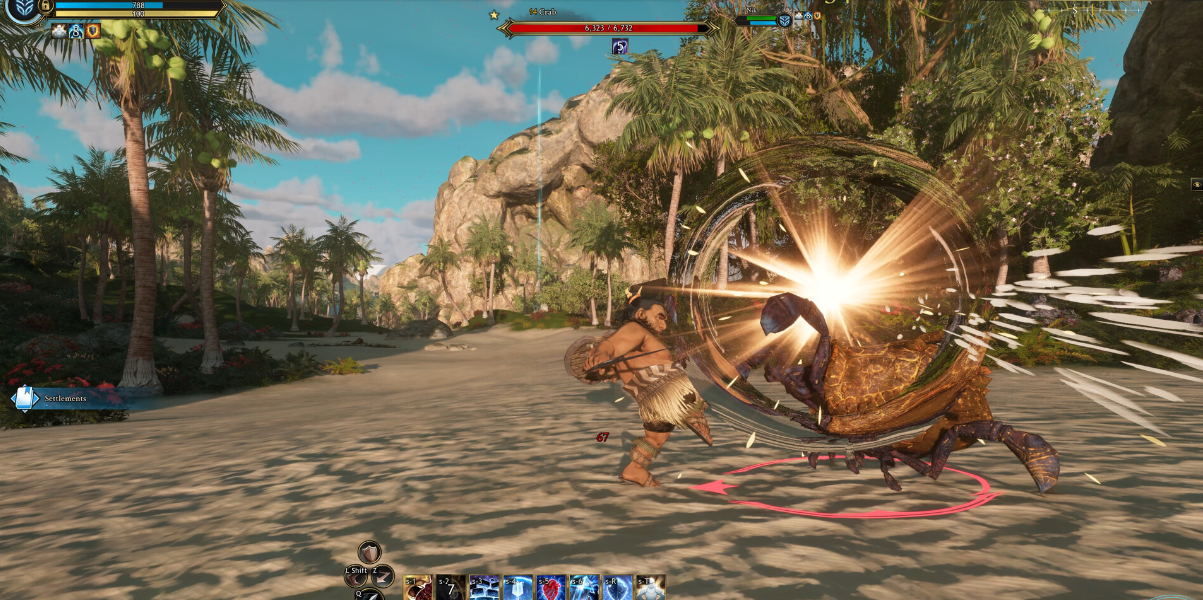Inspect the purple debuff icon under Crab's health
1203x600 pixels.
(620, 46)
